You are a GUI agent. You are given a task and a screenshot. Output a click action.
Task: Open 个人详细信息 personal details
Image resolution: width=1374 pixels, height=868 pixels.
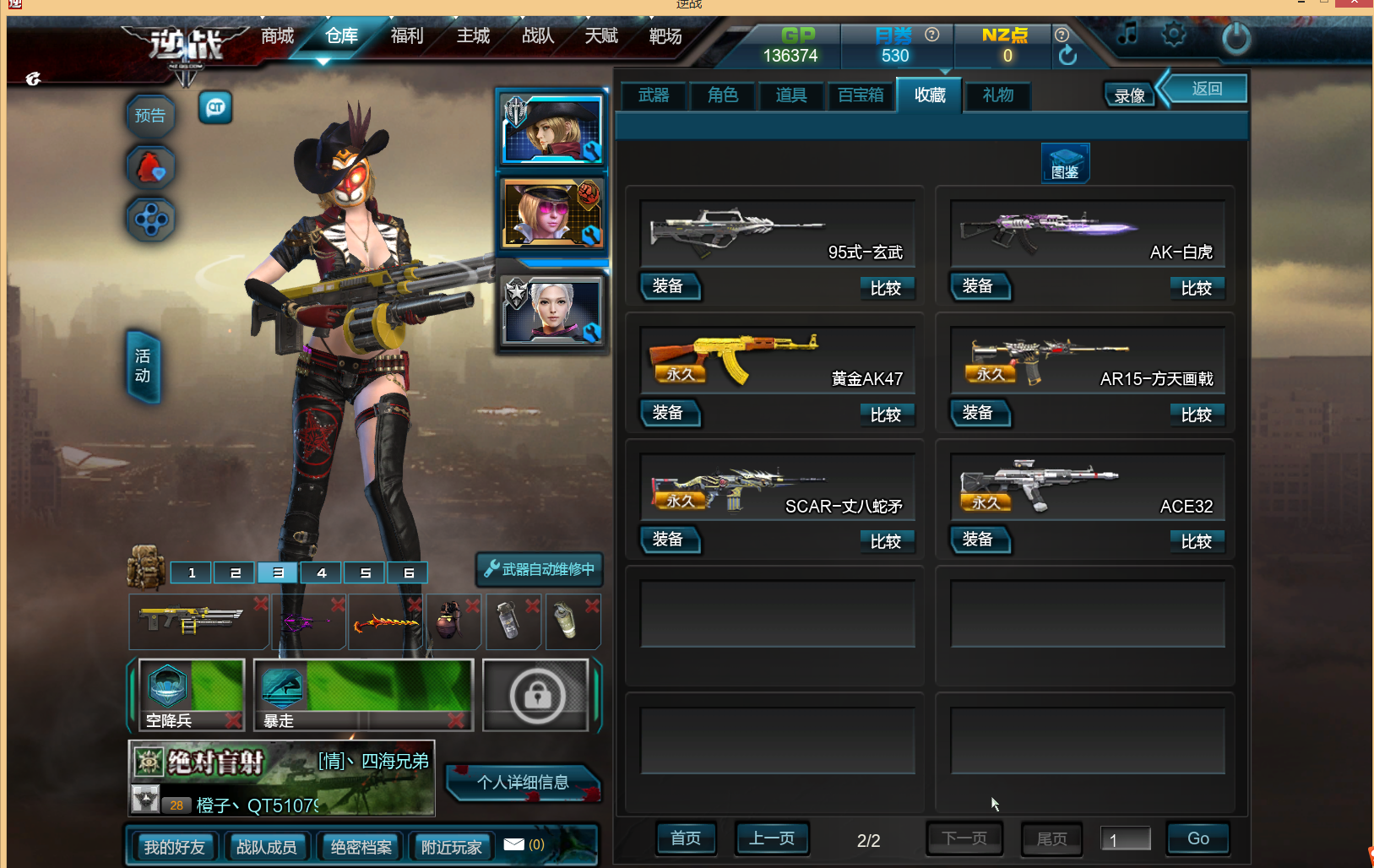click(x=523, y=783)
